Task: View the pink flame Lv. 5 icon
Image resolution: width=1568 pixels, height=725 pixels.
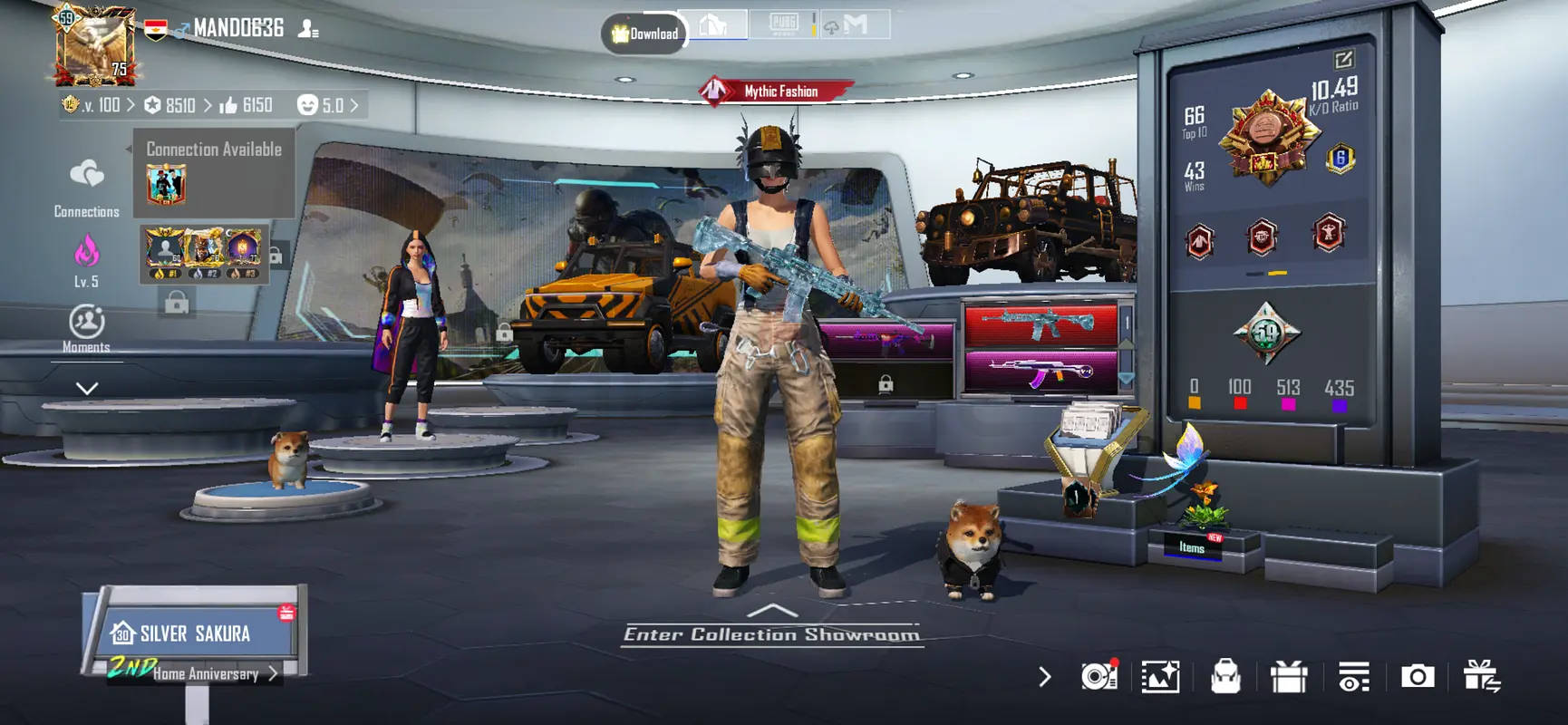Action: [x=86, y=252]
